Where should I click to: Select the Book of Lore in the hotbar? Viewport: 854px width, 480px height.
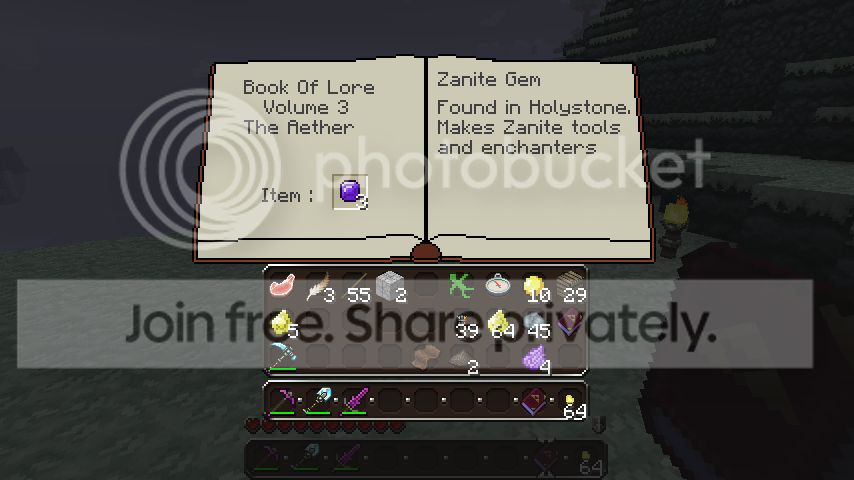535,400
